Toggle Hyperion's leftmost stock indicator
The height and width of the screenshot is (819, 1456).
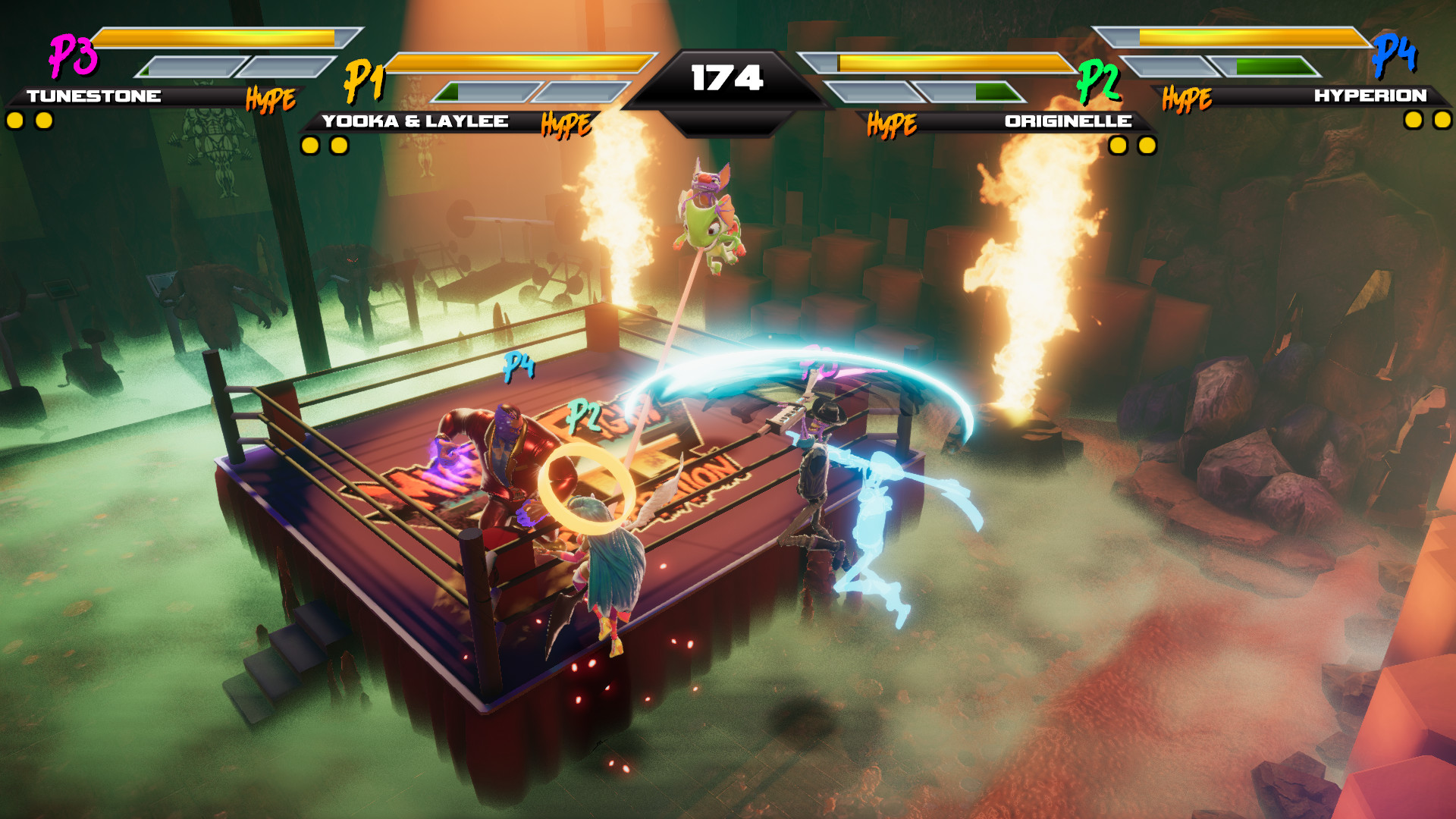click(1411, 119)
